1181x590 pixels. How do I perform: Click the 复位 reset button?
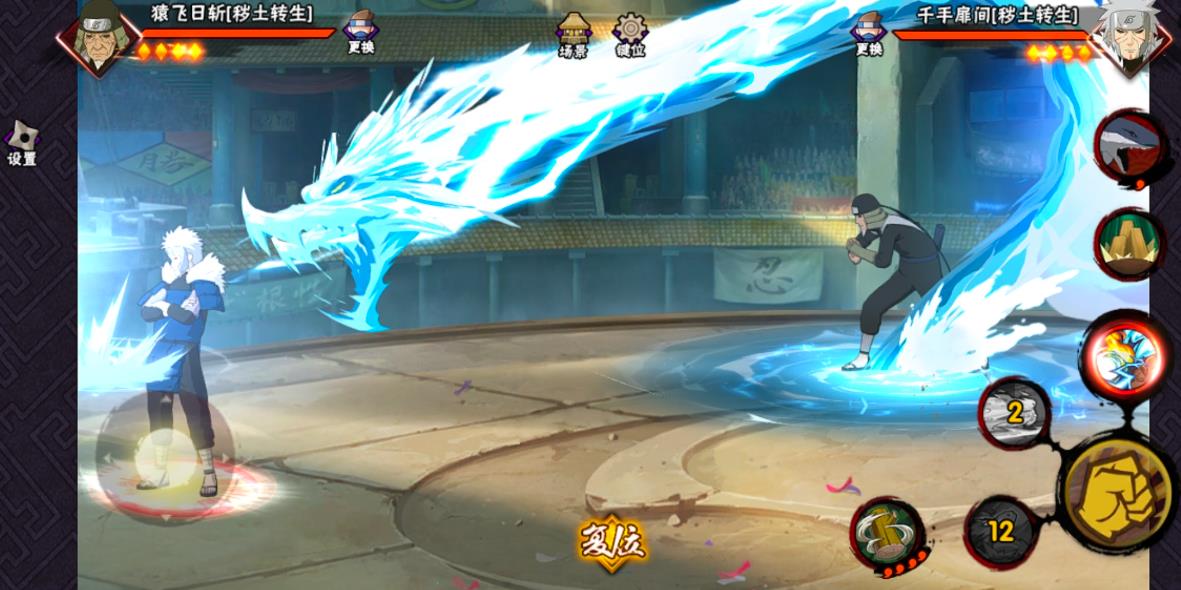612,543
